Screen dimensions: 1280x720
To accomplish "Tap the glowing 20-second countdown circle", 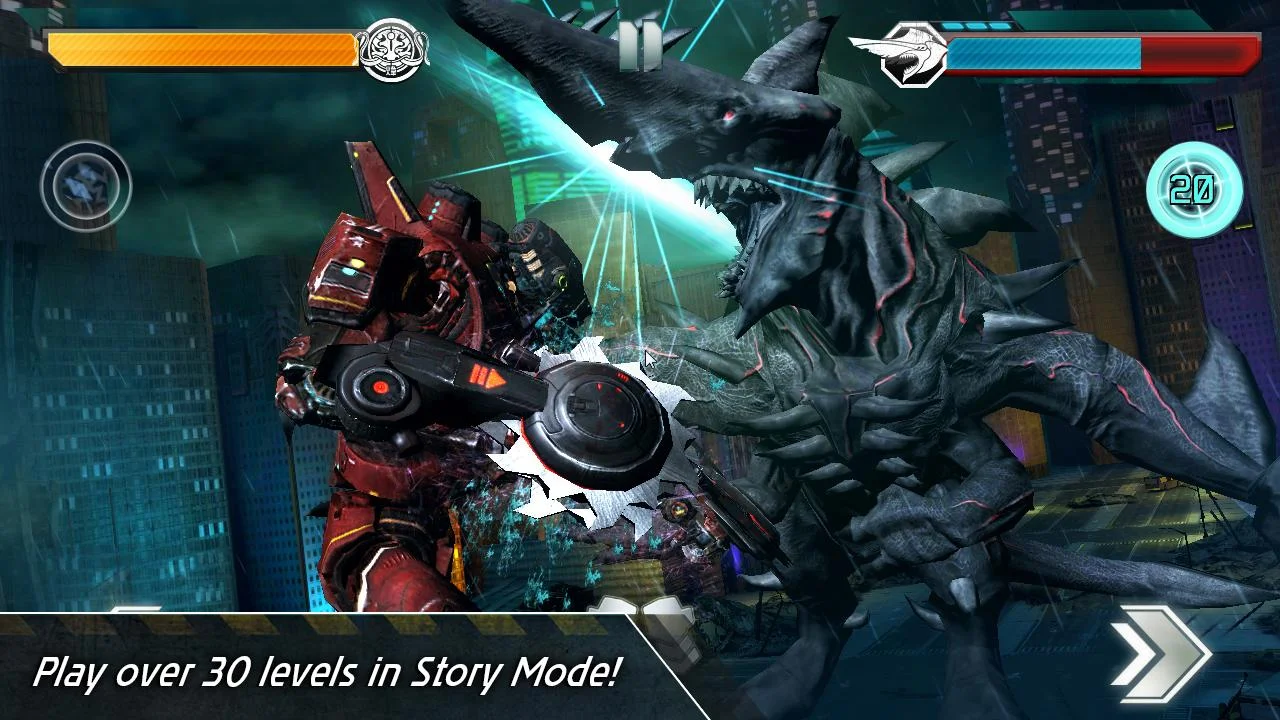I will [x=1196, y=189].
